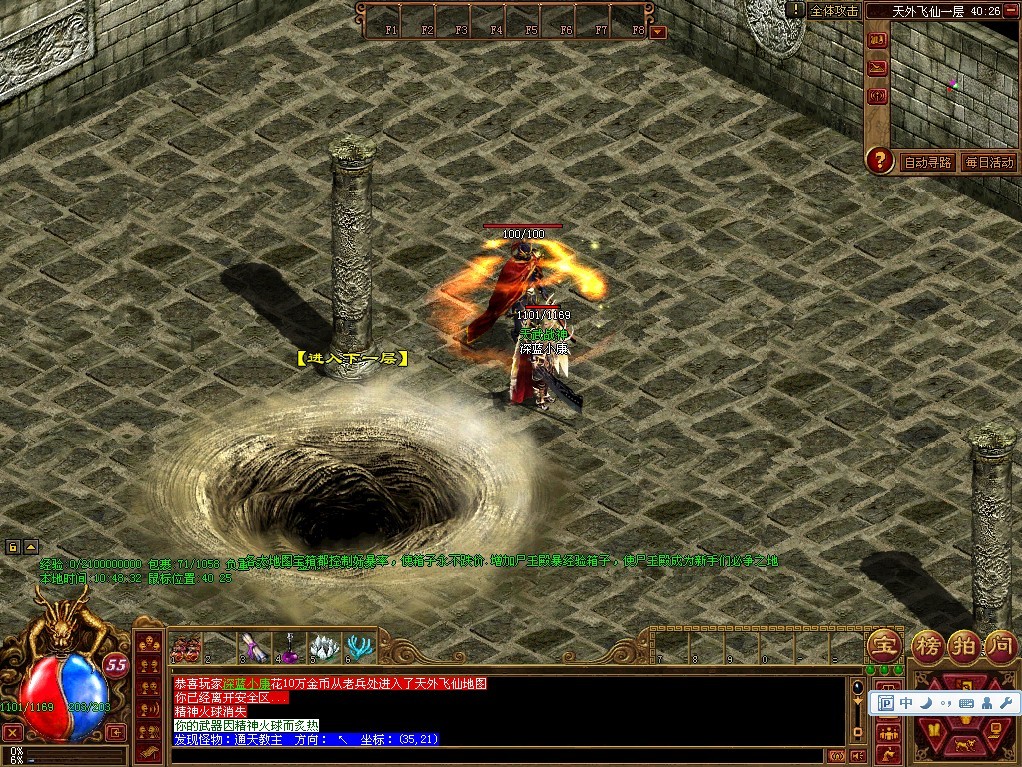Screen dimensions: 1022x767
Task: Open the 每日活动 daily activities panel
Action: click(988, 162)
